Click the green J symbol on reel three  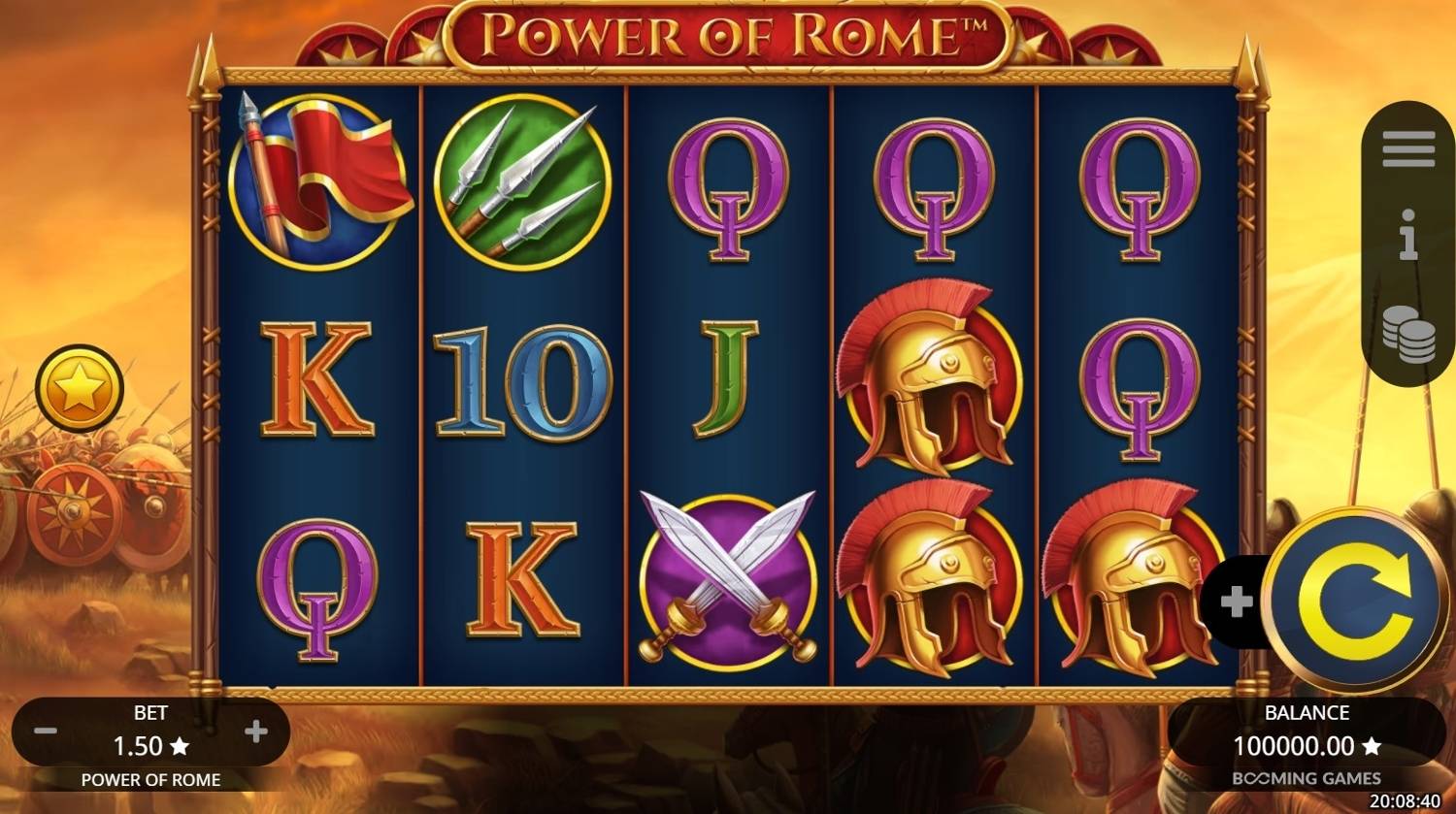tap(725, 378)
